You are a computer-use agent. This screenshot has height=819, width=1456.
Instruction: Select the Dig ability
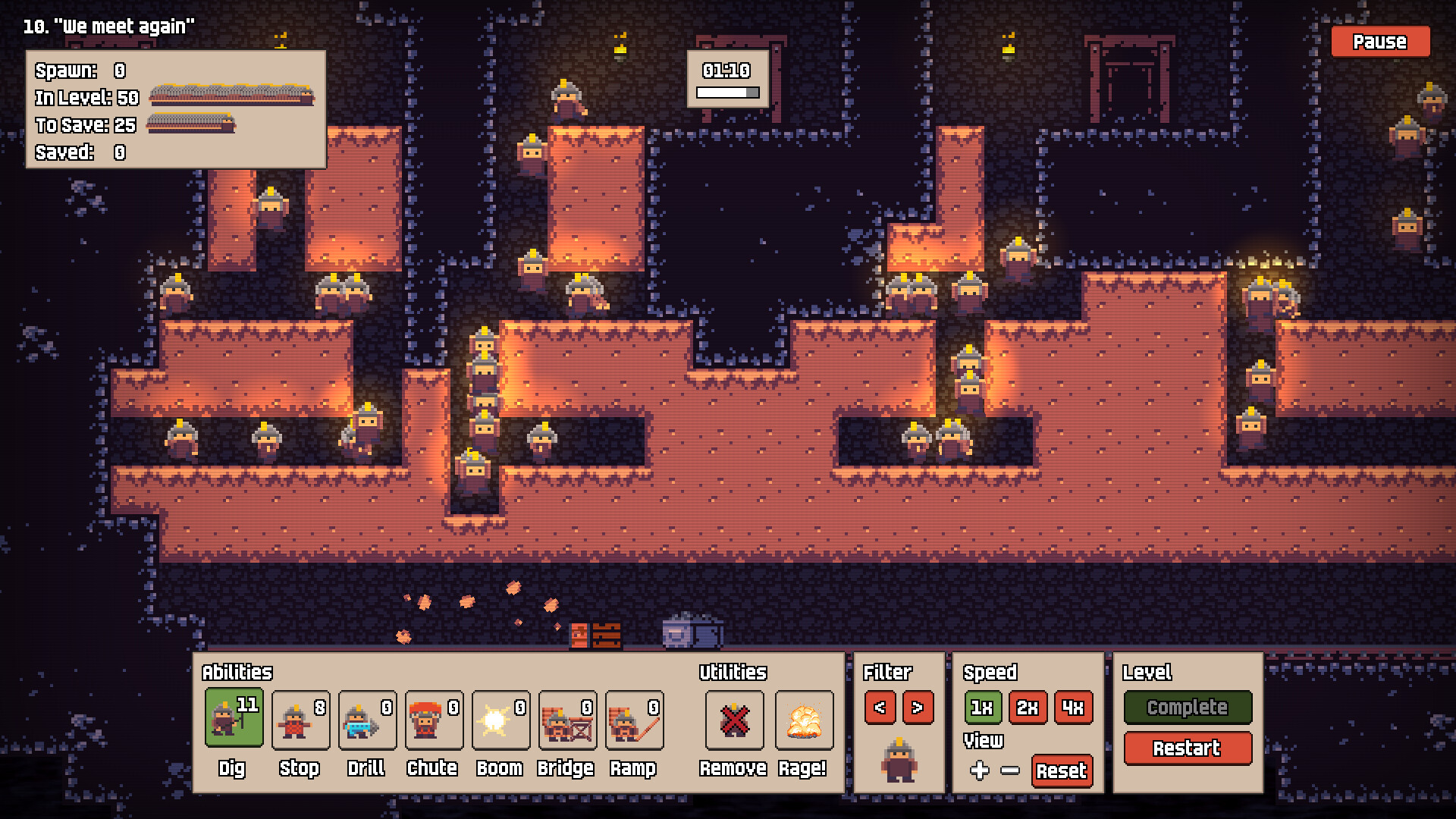[234, 719]
